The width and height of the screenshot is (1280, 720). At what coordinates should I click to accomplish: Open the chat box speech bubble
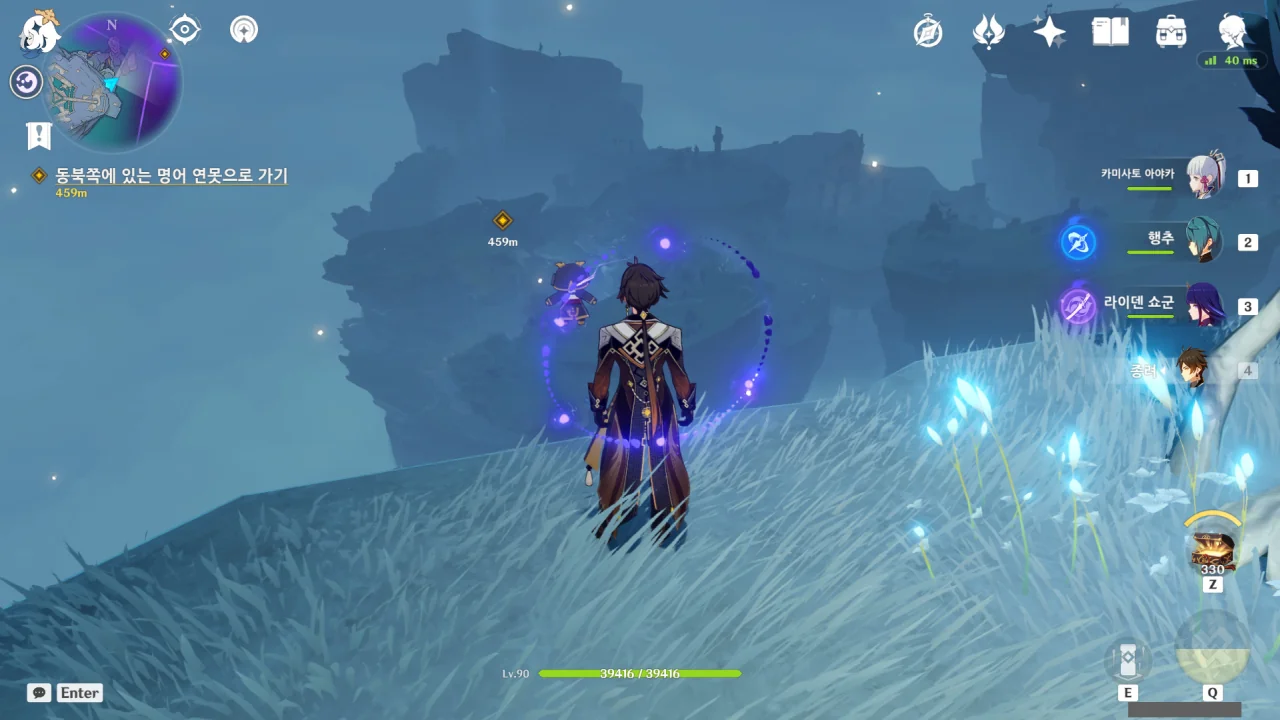(x=39, y=692)
